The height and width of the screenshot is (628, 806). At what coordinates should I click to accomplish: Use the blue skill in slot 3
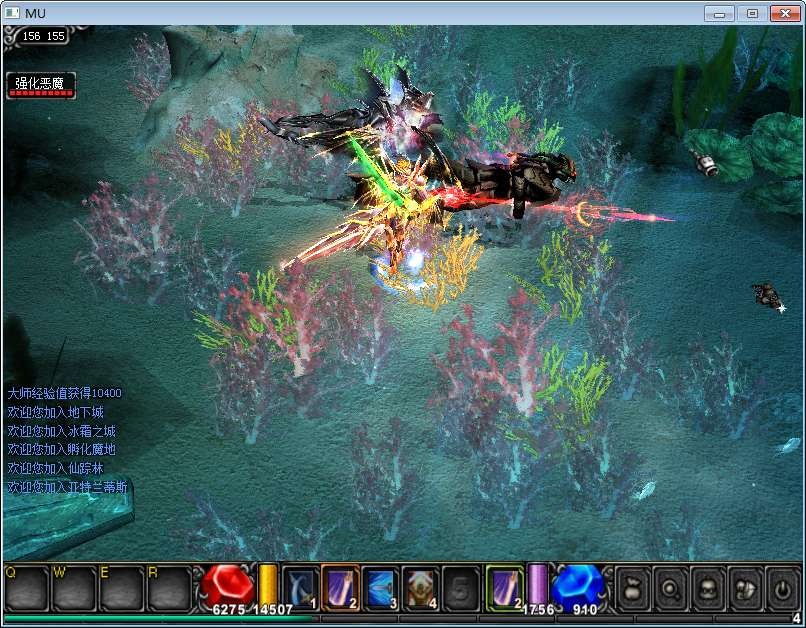tap(380, 587)
